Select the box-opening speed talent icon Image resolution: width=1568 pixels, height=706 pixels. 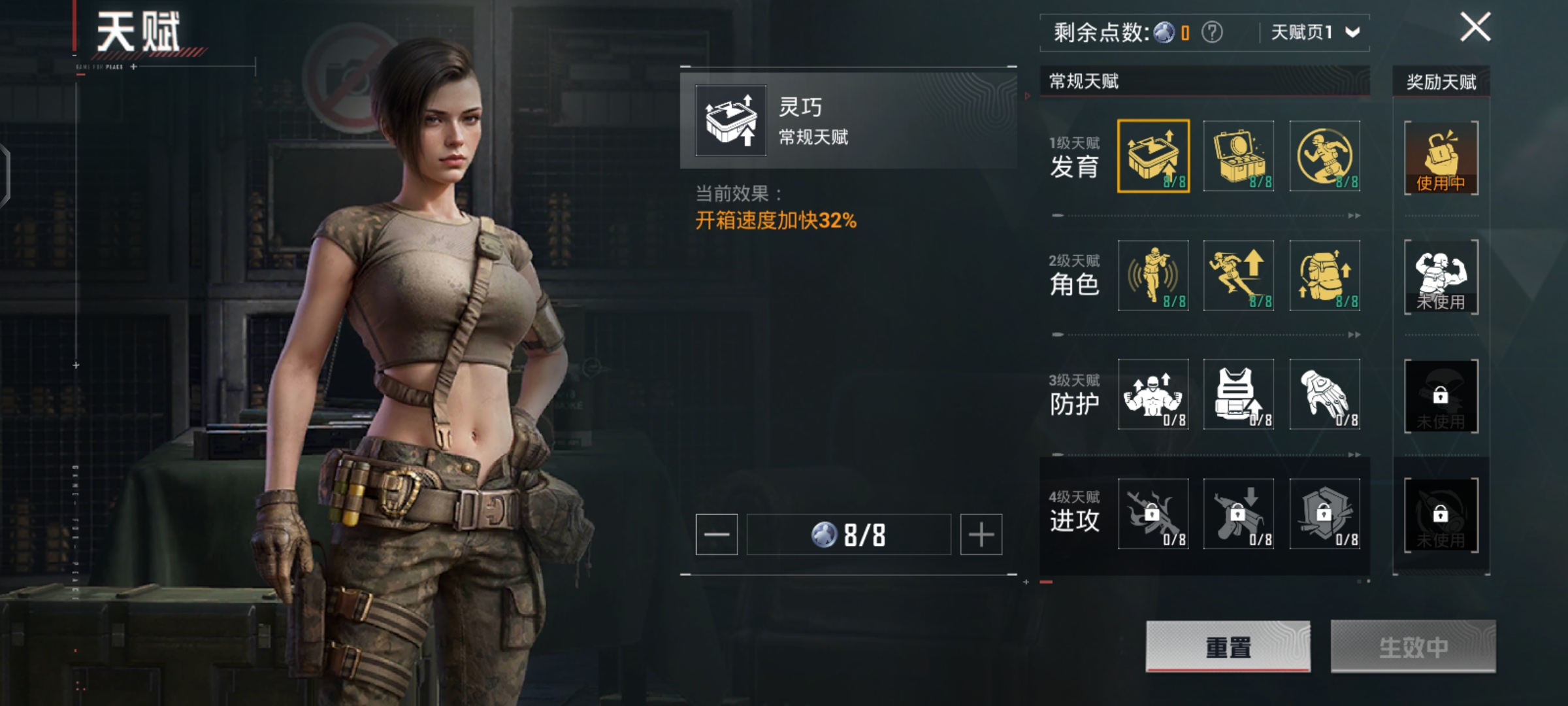tap(1153, 156)
